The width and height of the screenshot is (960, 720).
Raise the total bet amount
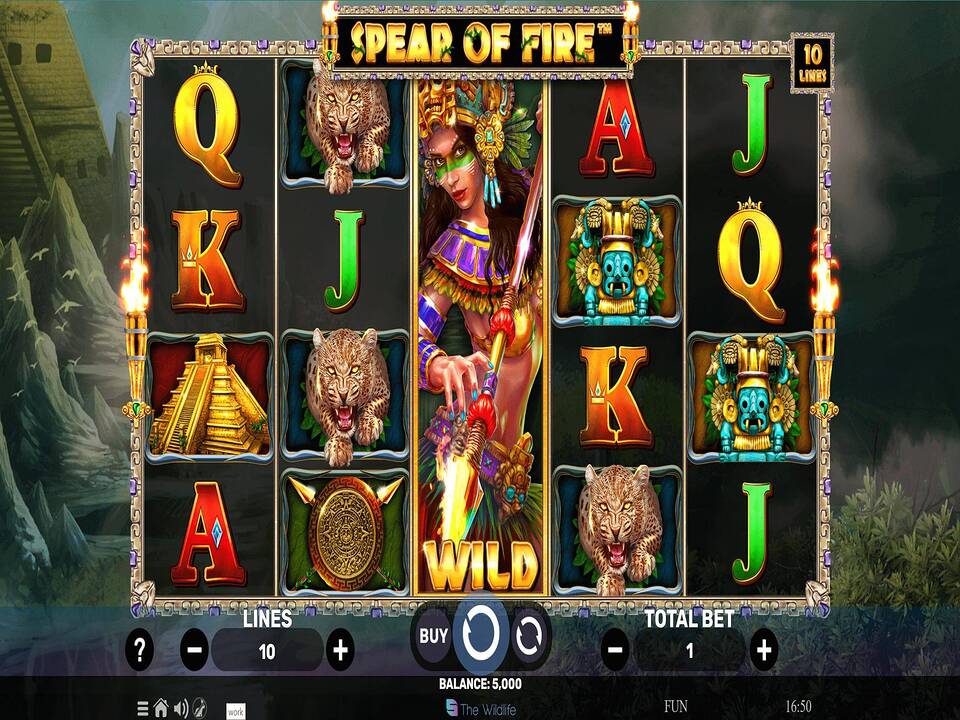763,651
